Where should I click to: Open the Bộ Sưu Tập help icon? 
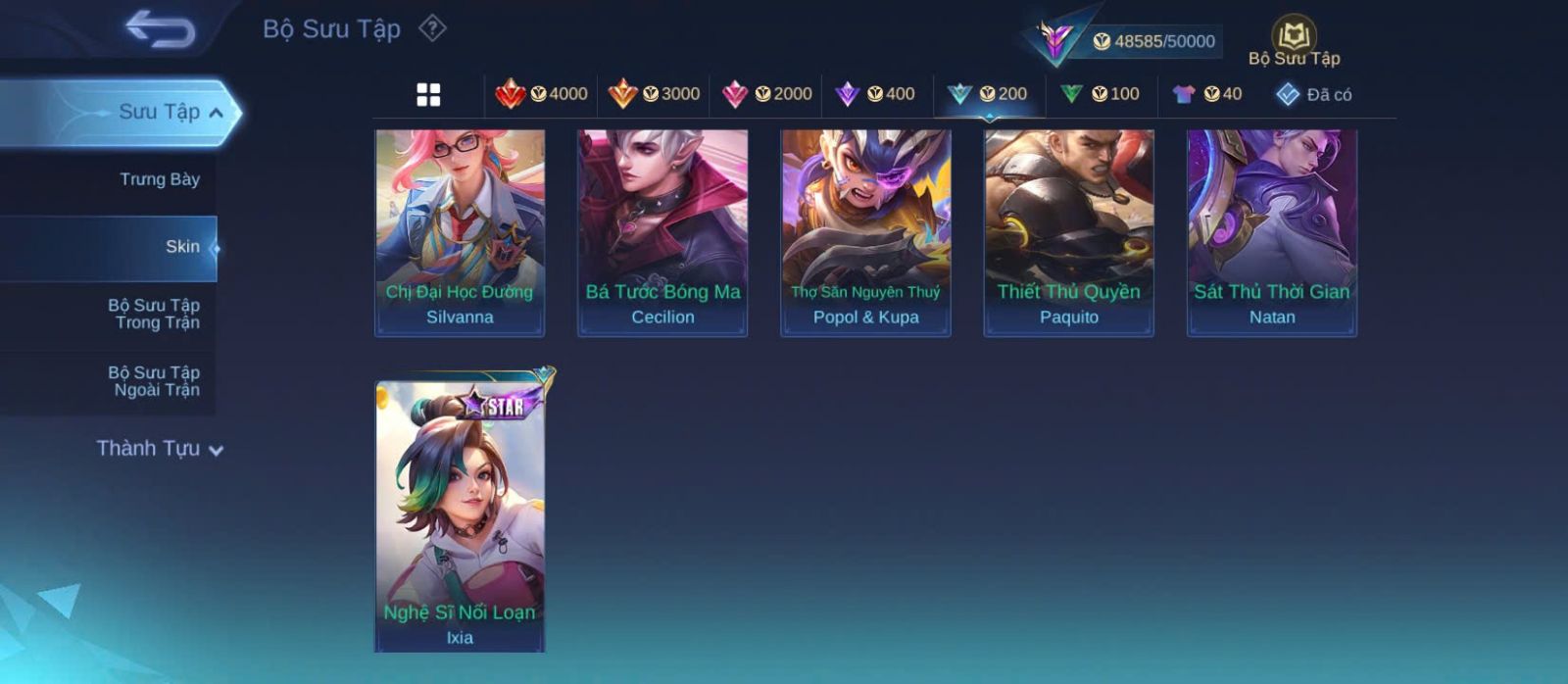point(432,28)
